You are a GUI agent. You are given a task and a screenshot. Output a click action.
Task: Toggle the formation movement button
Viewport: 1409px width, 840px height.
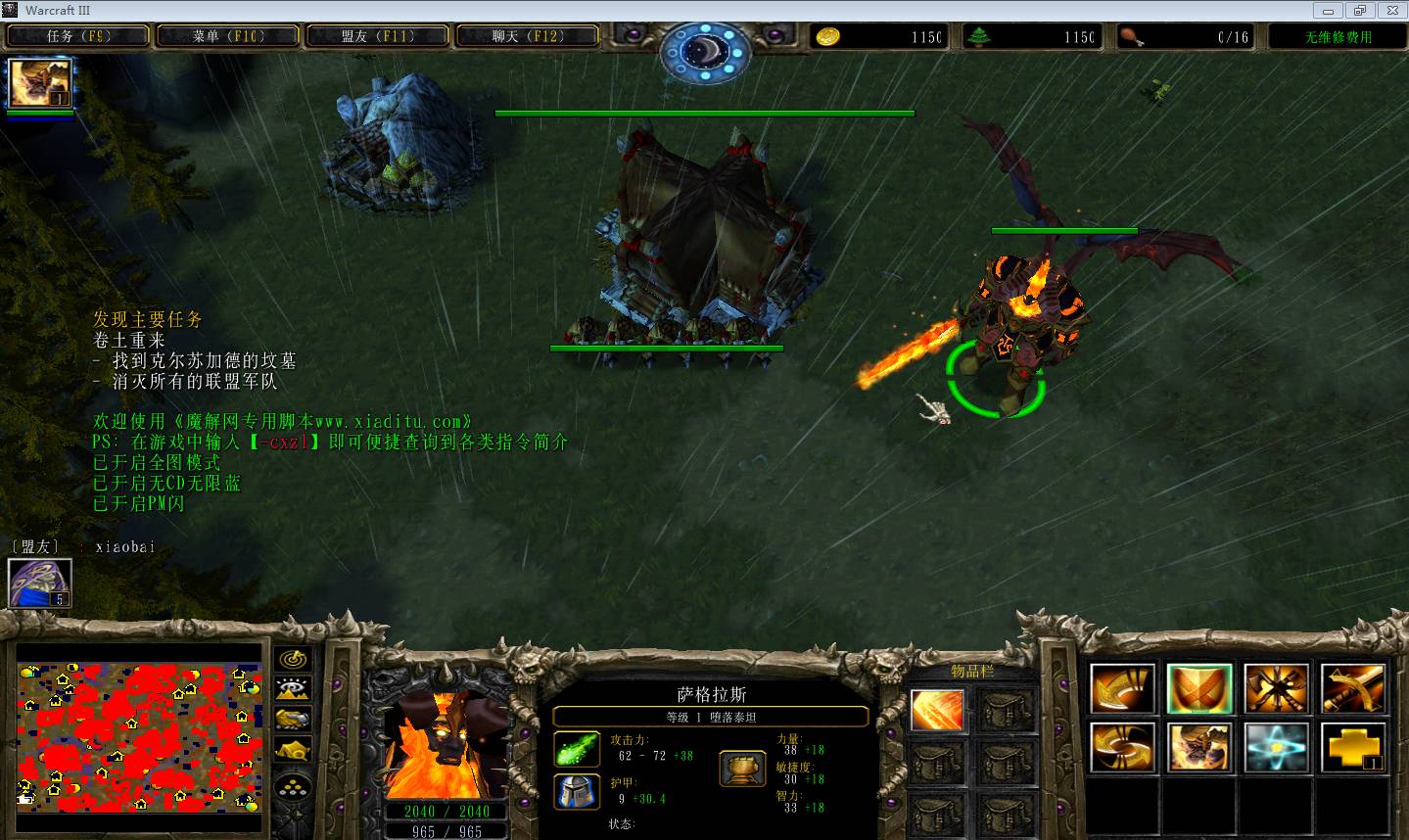[x=293, y=787]
